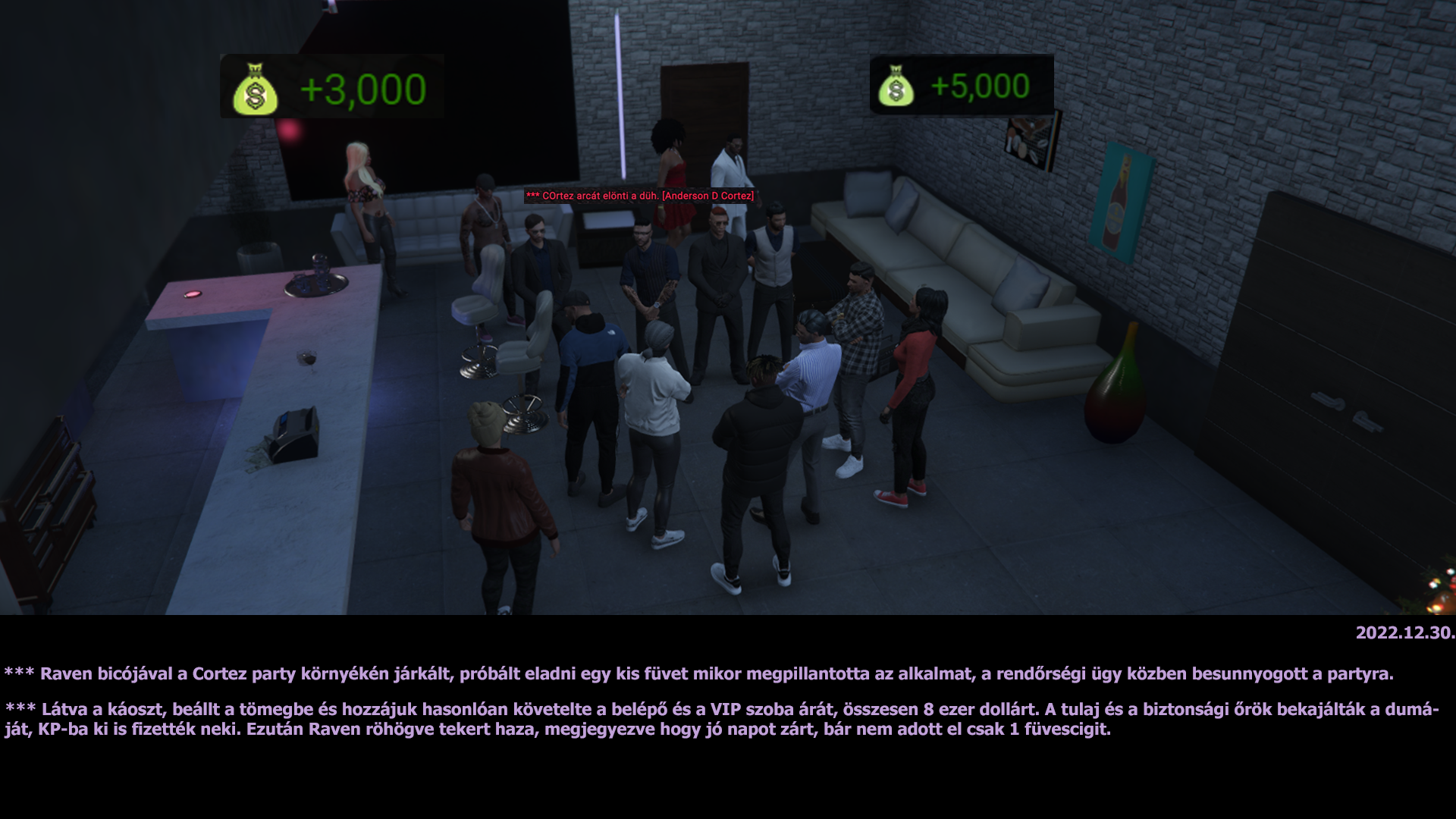This screenshot has width=1456, height=819.
Task: Click the money bag icon beside +3,000
Action: click(x=254, y=90)
